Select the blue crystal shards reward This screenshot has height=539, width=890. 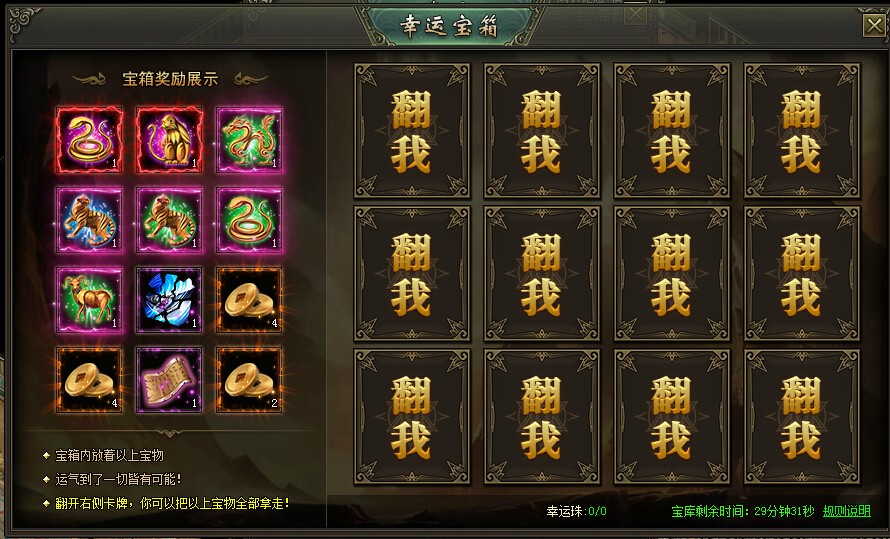coord(170,300)
